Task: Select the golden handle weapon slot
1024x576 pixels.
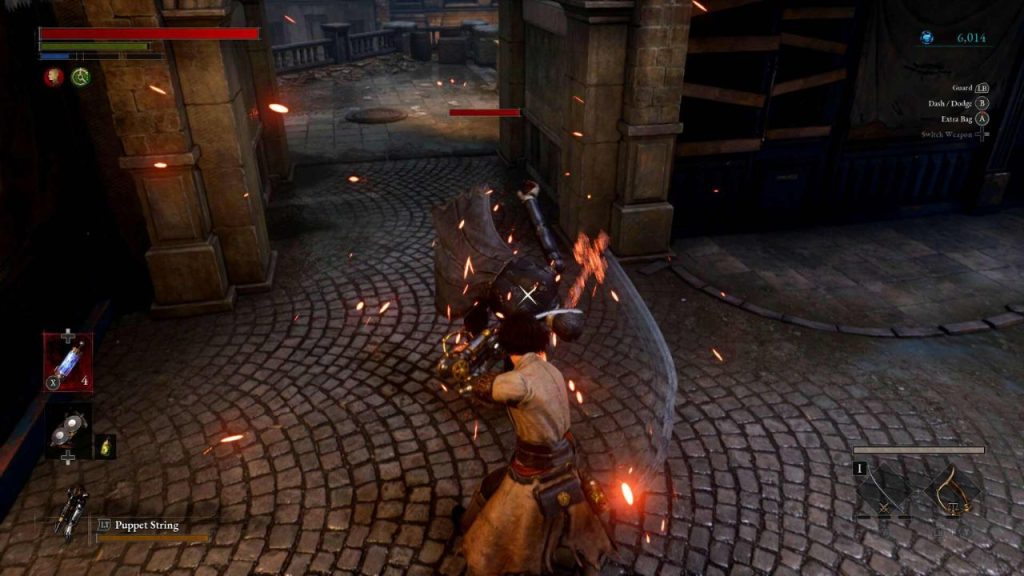Action: click(x=950, y=491)
